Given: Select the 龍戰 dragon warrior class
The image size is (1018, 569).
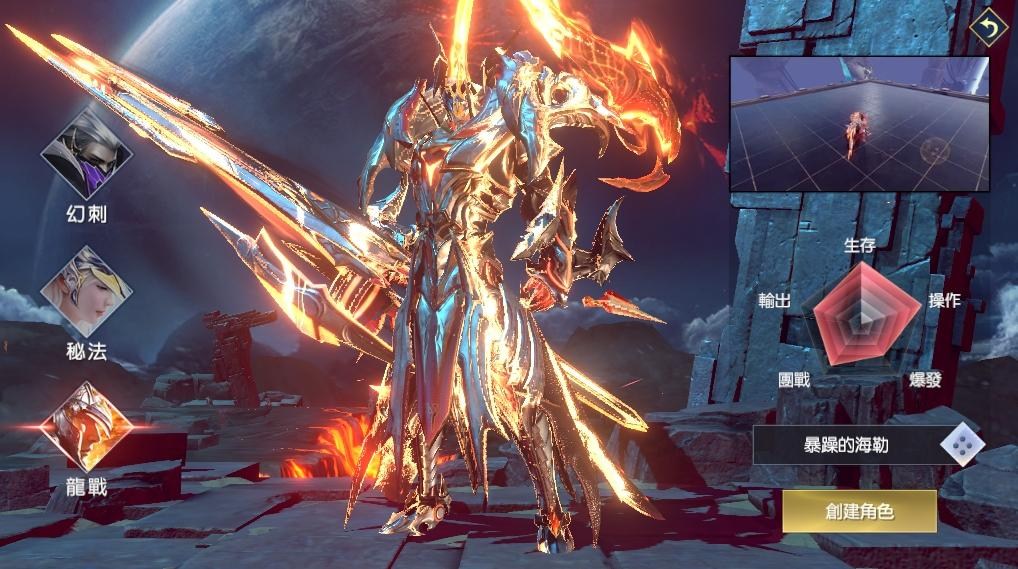Looking at the screenshot, I should point(86,427).
